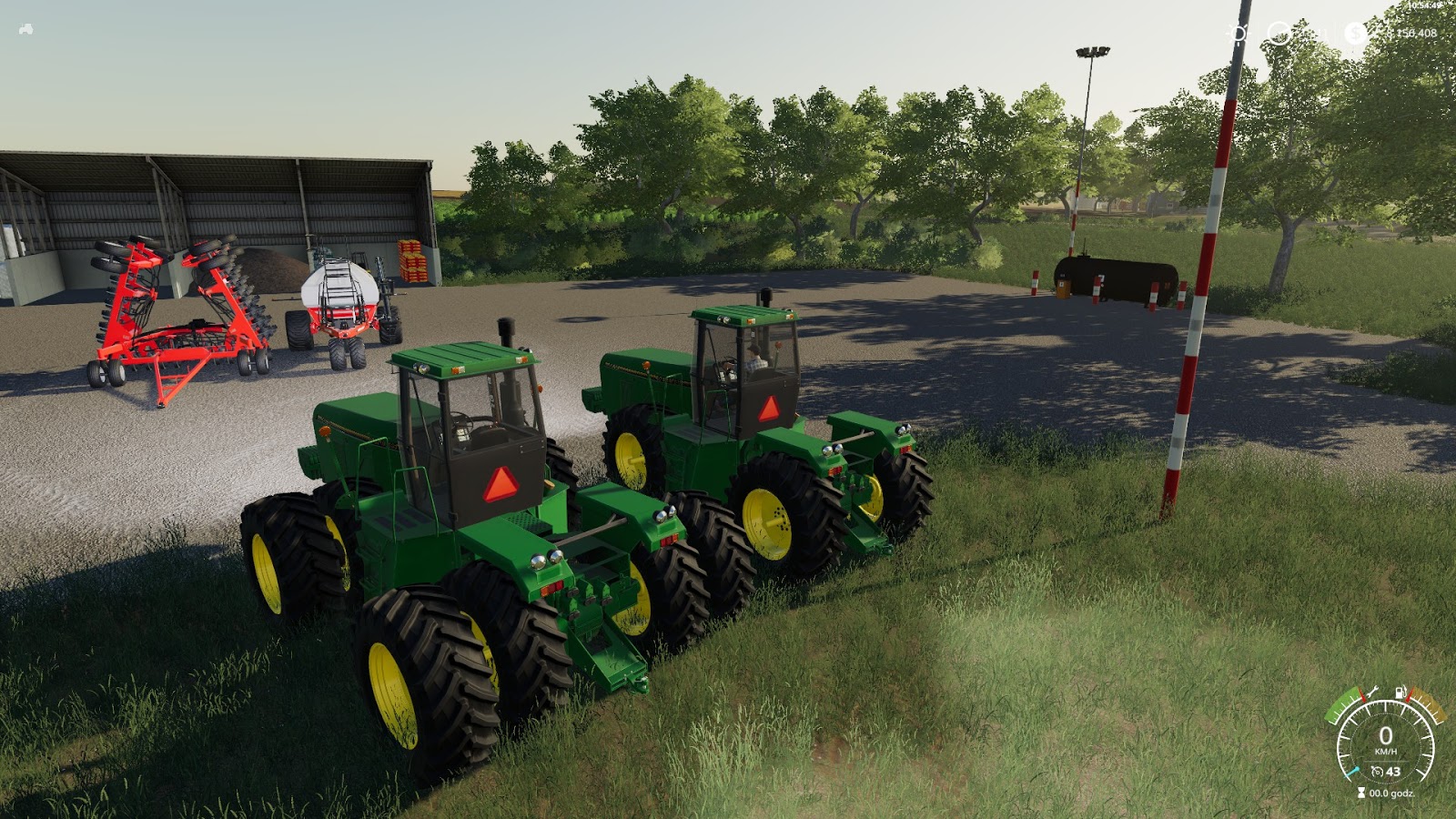Click the in-game clock reading 10:54
Image resolution: width=1456 pixels, height=819 pixels.
click(x=1422, y=7)
